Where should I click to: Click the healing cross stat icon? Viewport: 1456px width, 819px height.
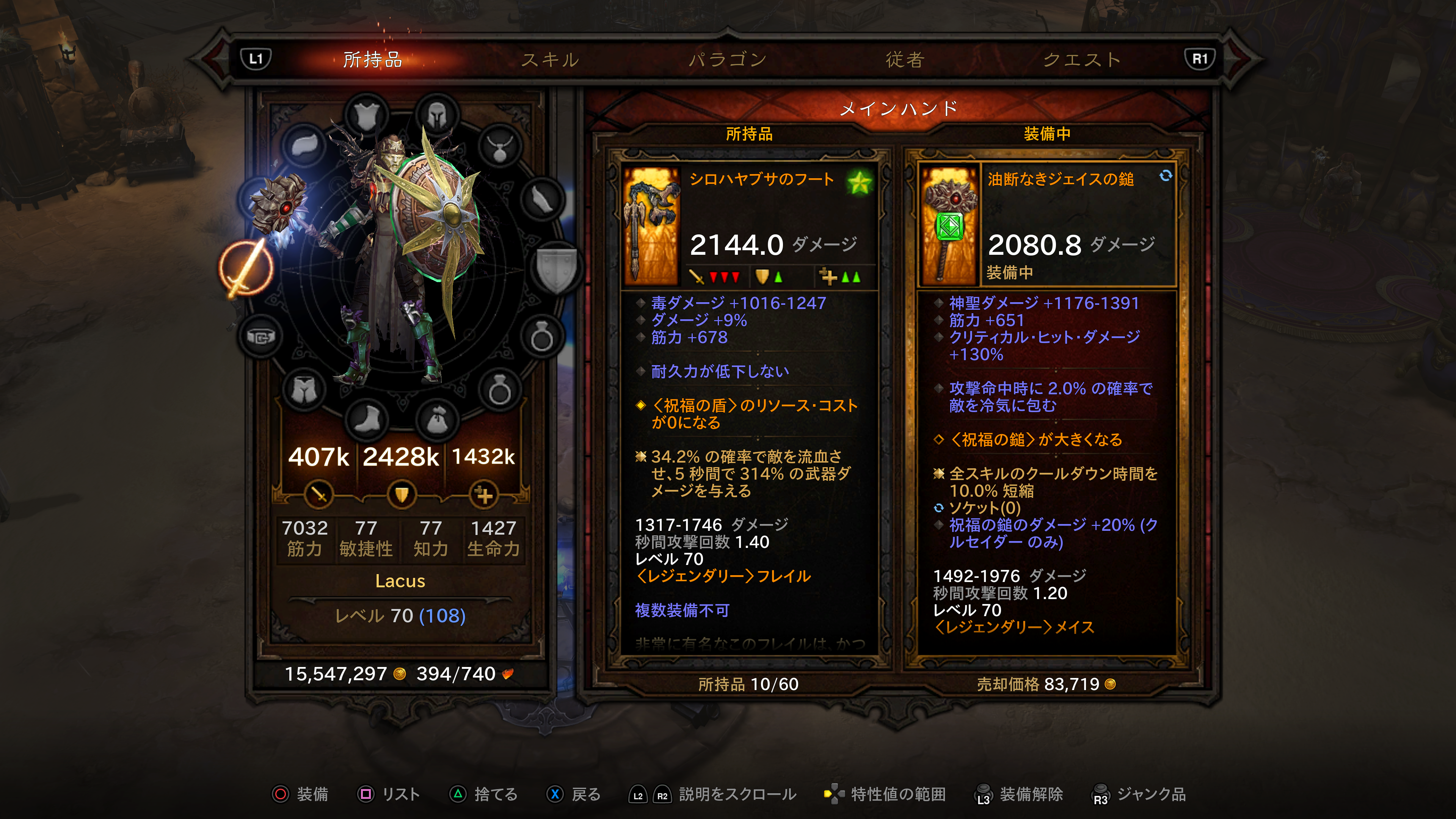tap(484, 494)
